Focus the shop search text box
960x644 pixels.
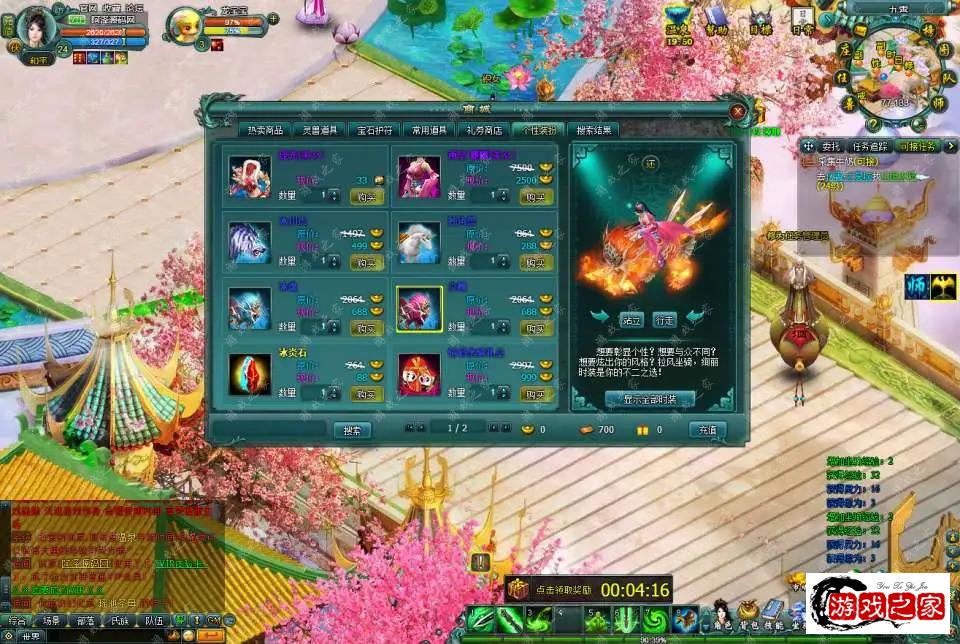point(270,430)
